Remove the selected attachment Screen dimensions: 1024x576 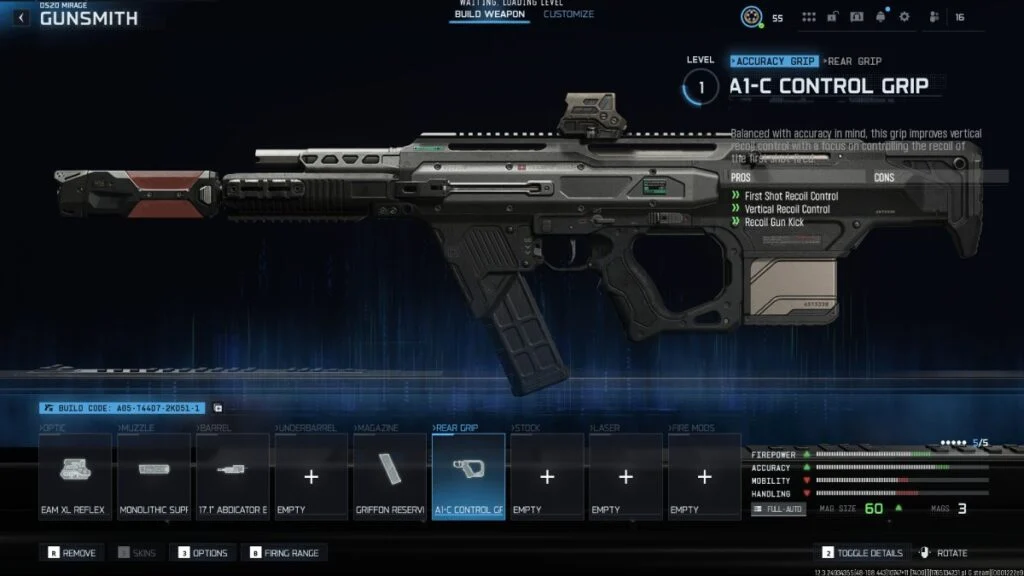tap(70, 553)
